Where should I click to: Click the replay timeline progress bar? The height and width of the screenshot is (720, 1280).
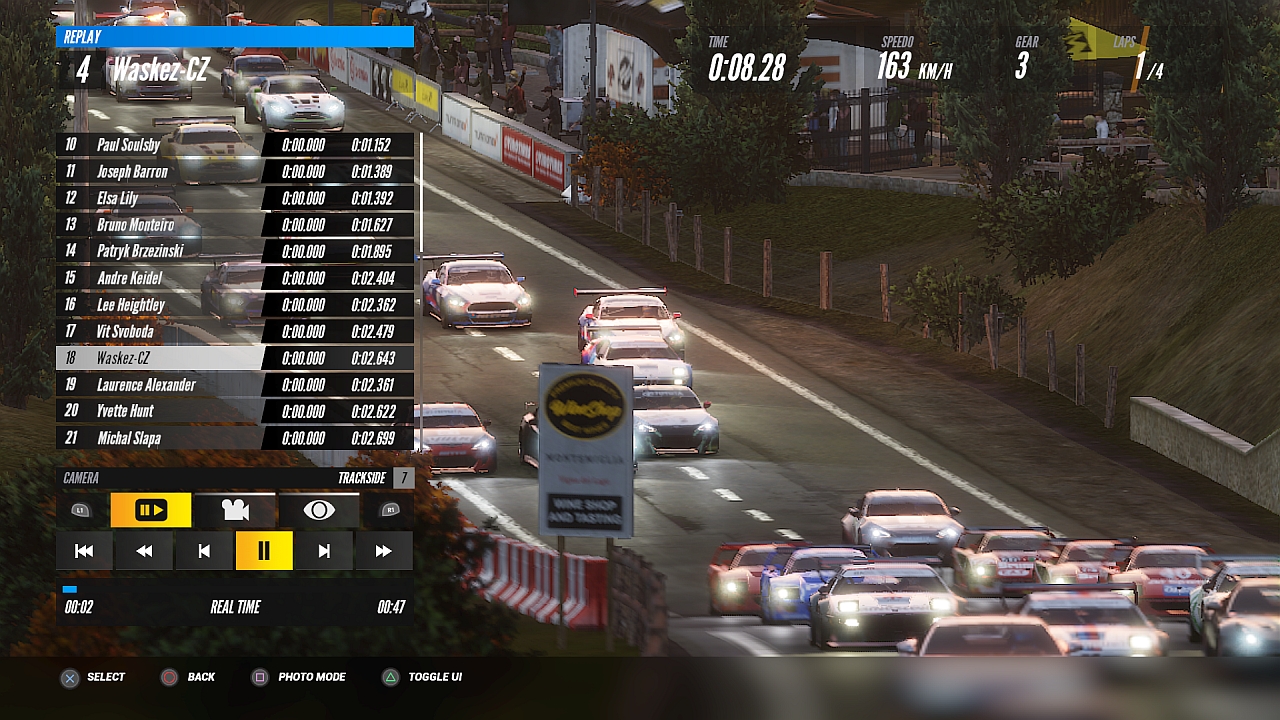pyautogui.click(x=234, y=589)
